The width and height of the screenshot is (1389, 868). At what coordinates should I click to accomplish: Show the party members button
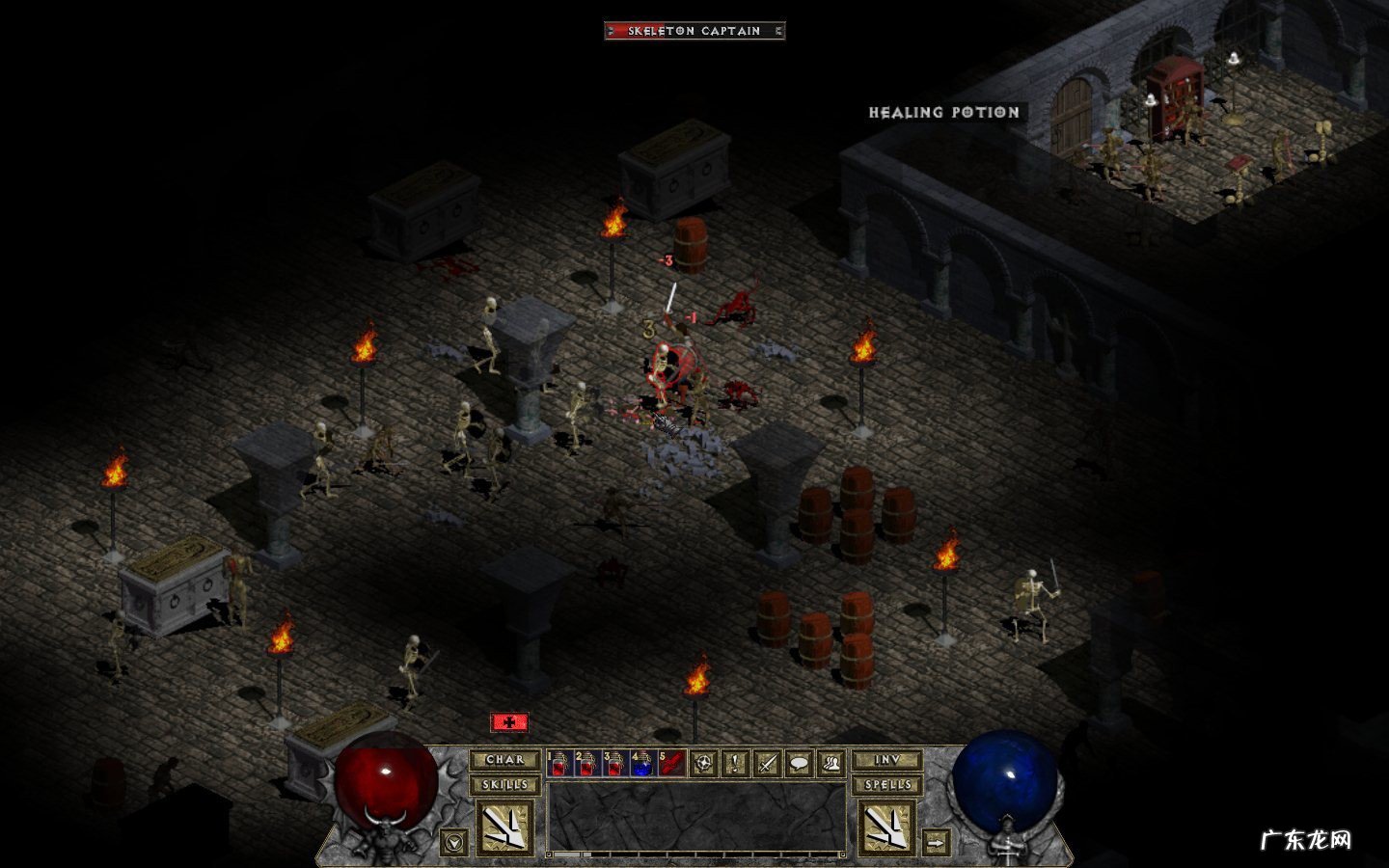tap(831, 764)
